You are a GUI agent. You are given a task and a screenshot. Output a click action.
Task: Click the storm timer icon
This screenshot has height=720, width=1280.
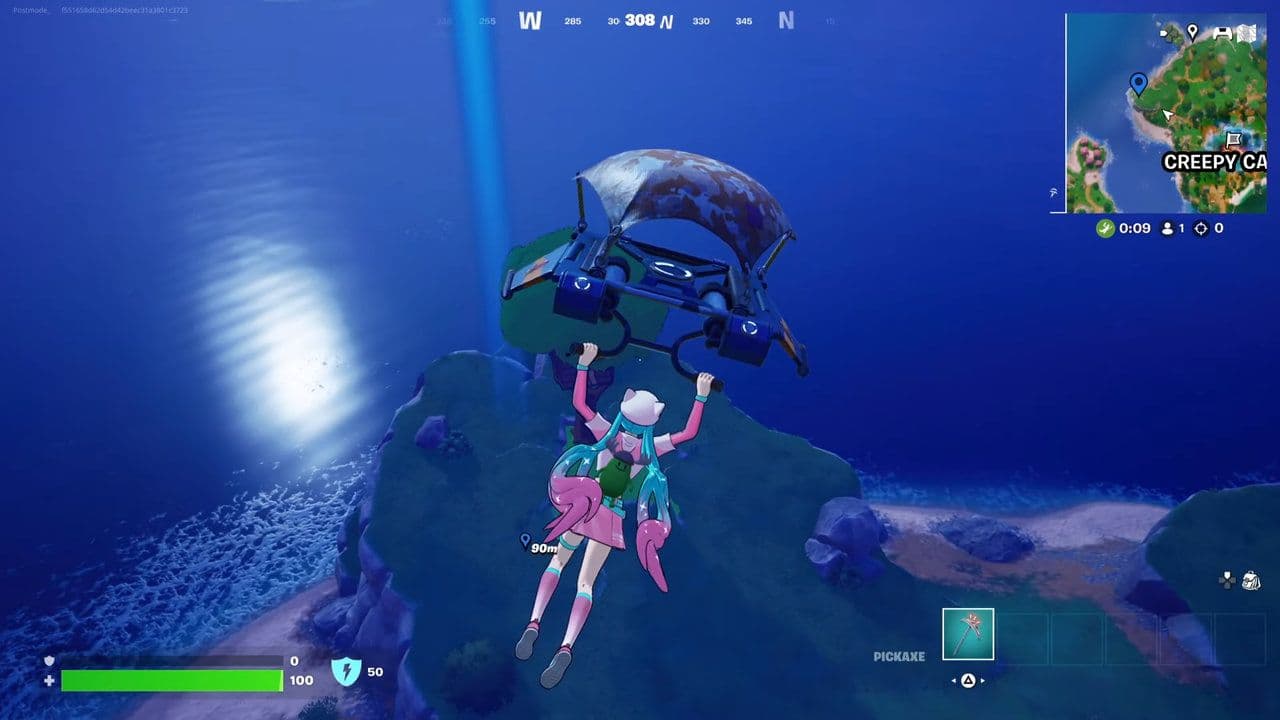1105,227
